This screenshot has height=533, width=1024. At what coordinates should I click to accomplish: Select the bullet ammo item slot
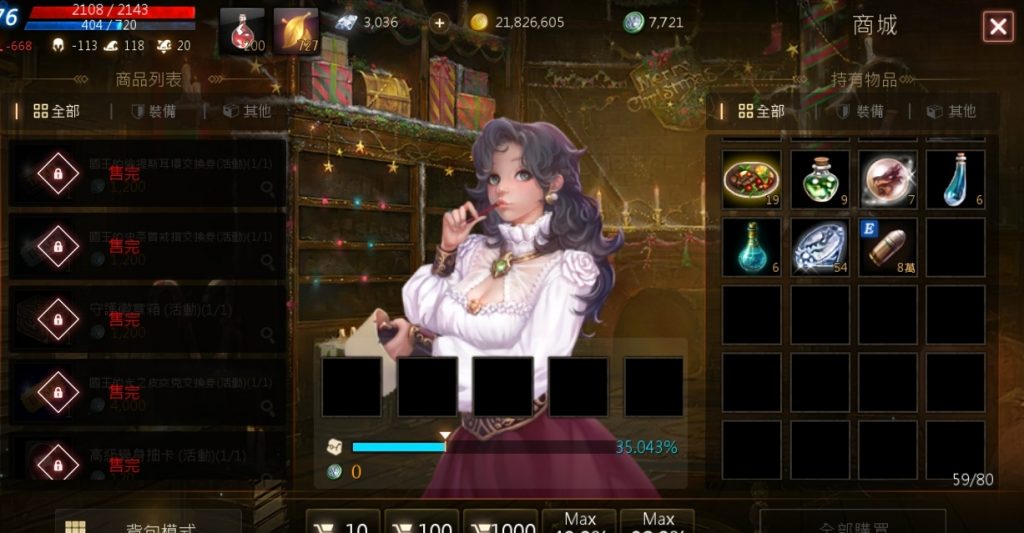tap(887, 247)
